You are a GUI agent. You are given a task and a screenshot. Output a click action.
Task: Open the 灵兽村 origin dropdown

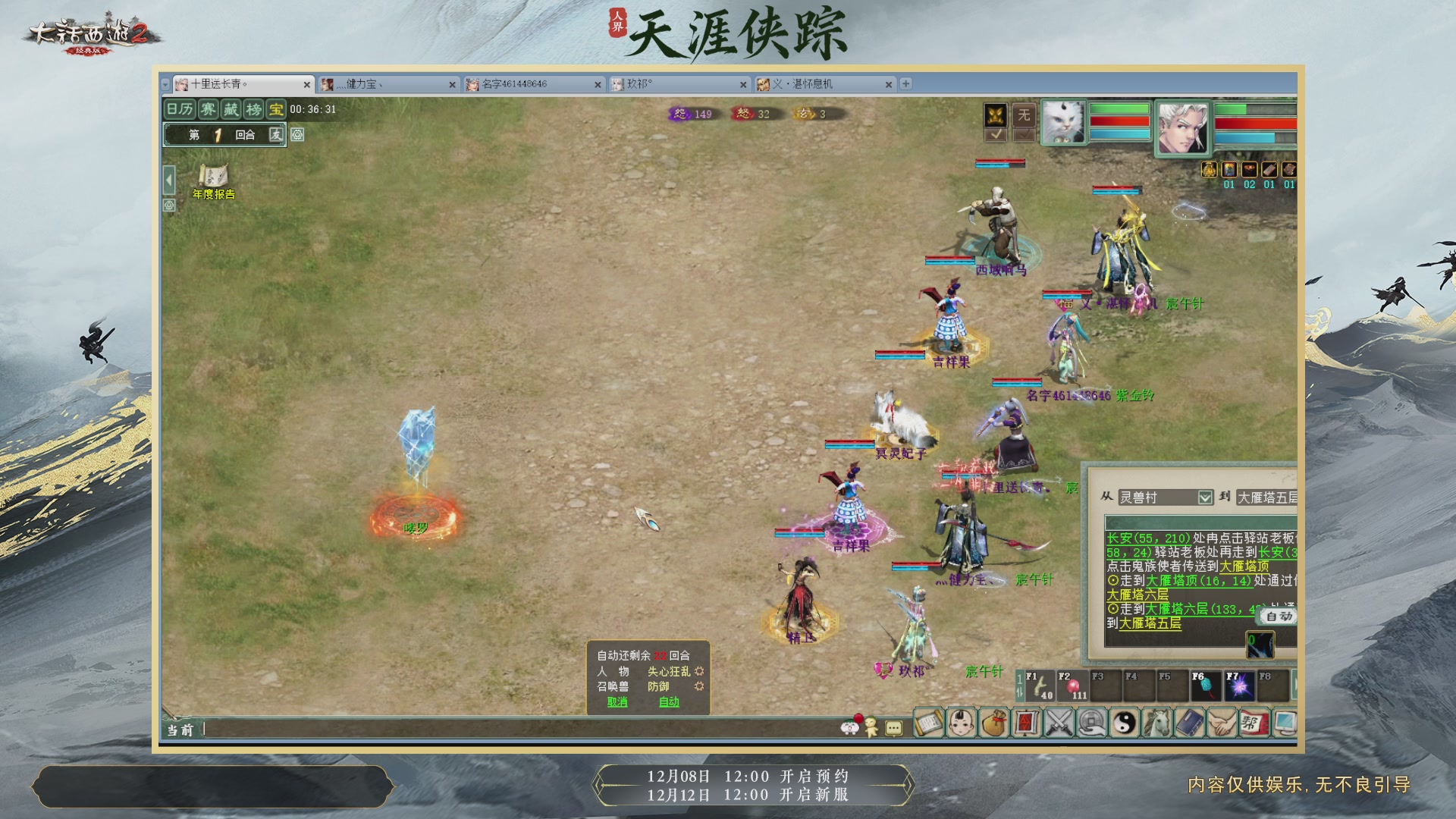pyautogui.click(x=1205, y=497)
